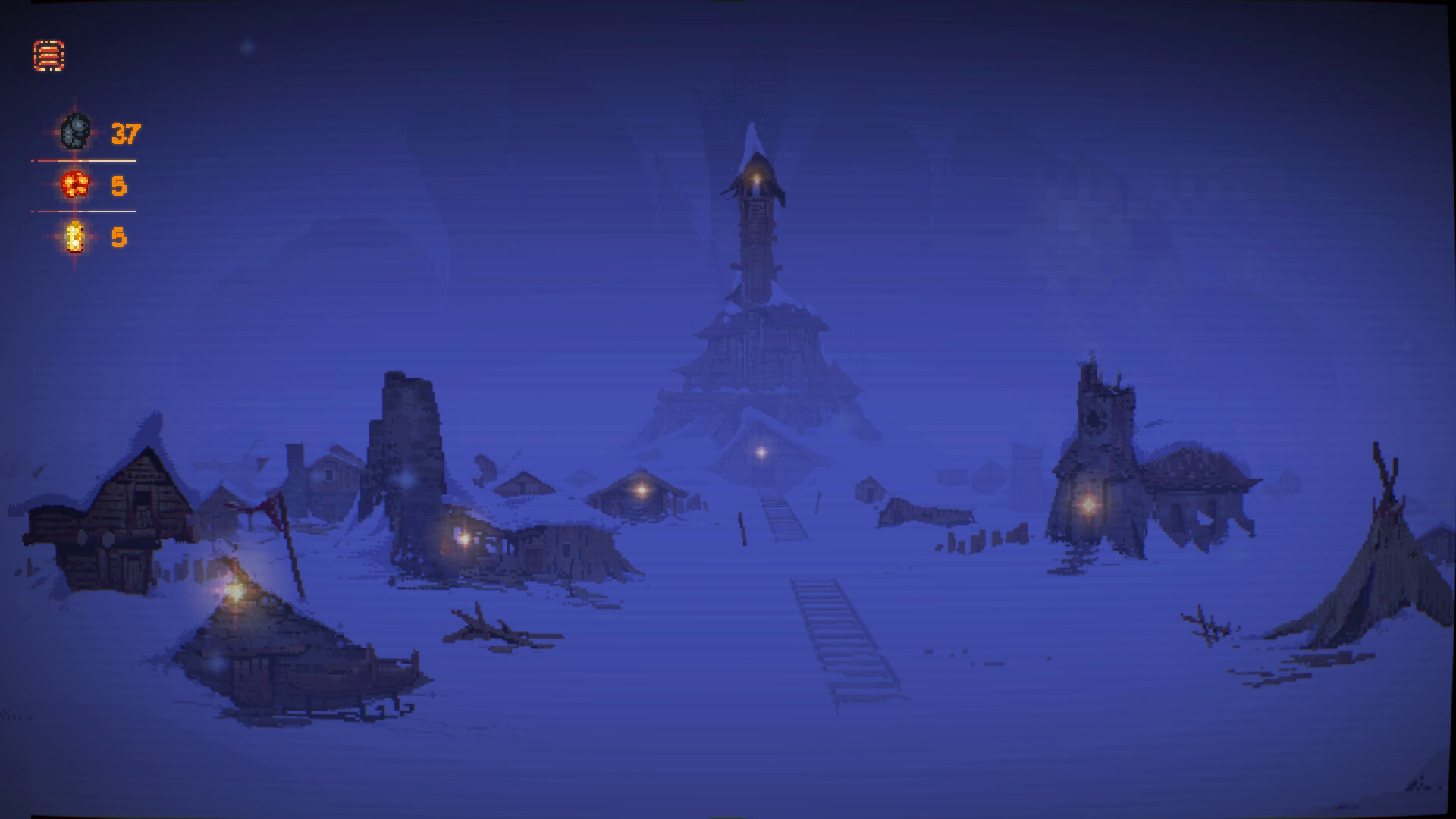The width and height of the screenshot is (1456, 819).
Task: Click the glowing beacon atop the spire
Action: [756, 180]
